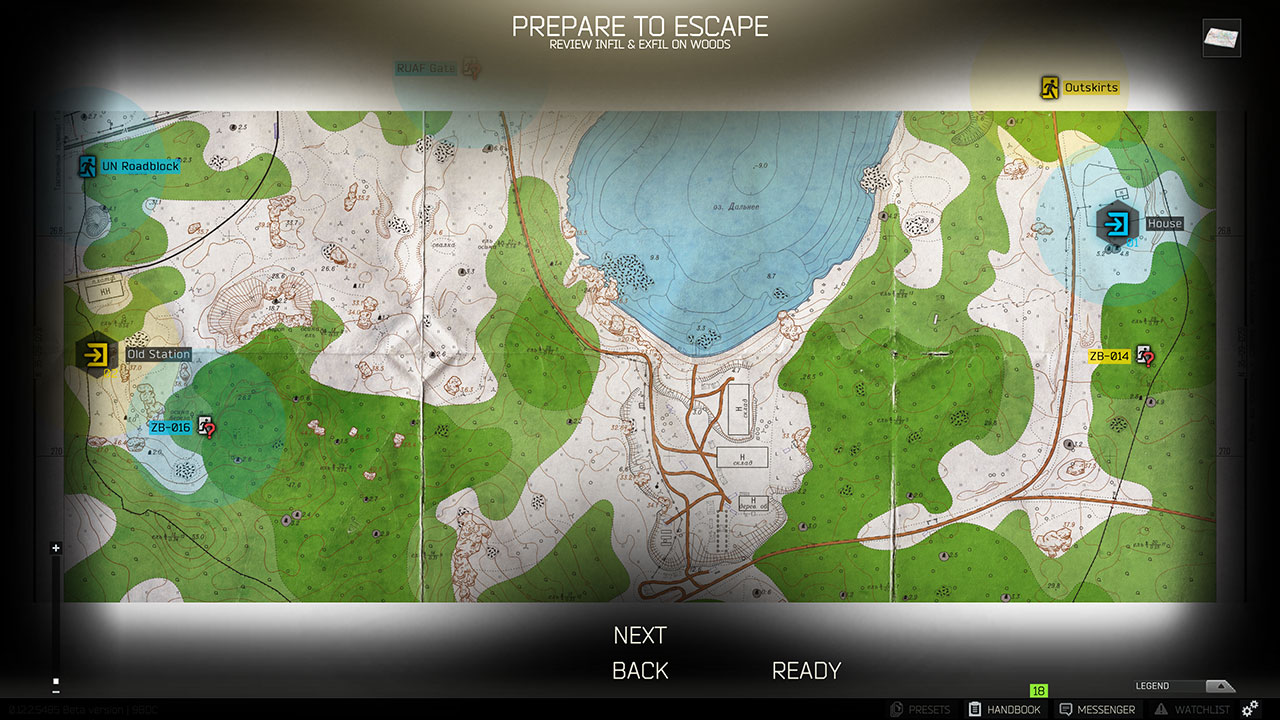Click NEXT to continue
Screen dimensions: 1280x720
(x=639, y=634)
